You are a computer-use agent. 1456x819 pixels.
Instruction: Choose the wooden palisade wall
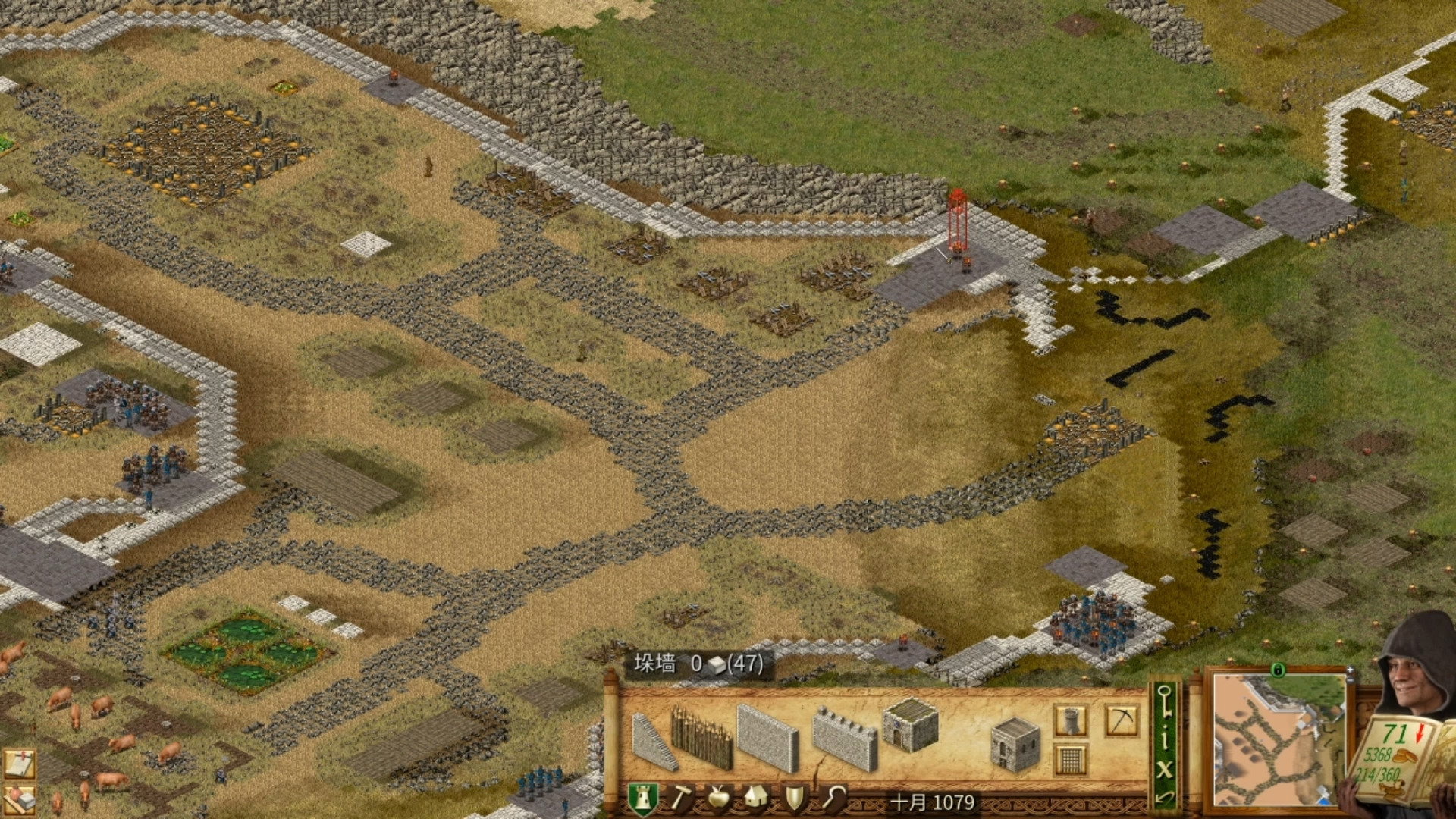[701, 737]
